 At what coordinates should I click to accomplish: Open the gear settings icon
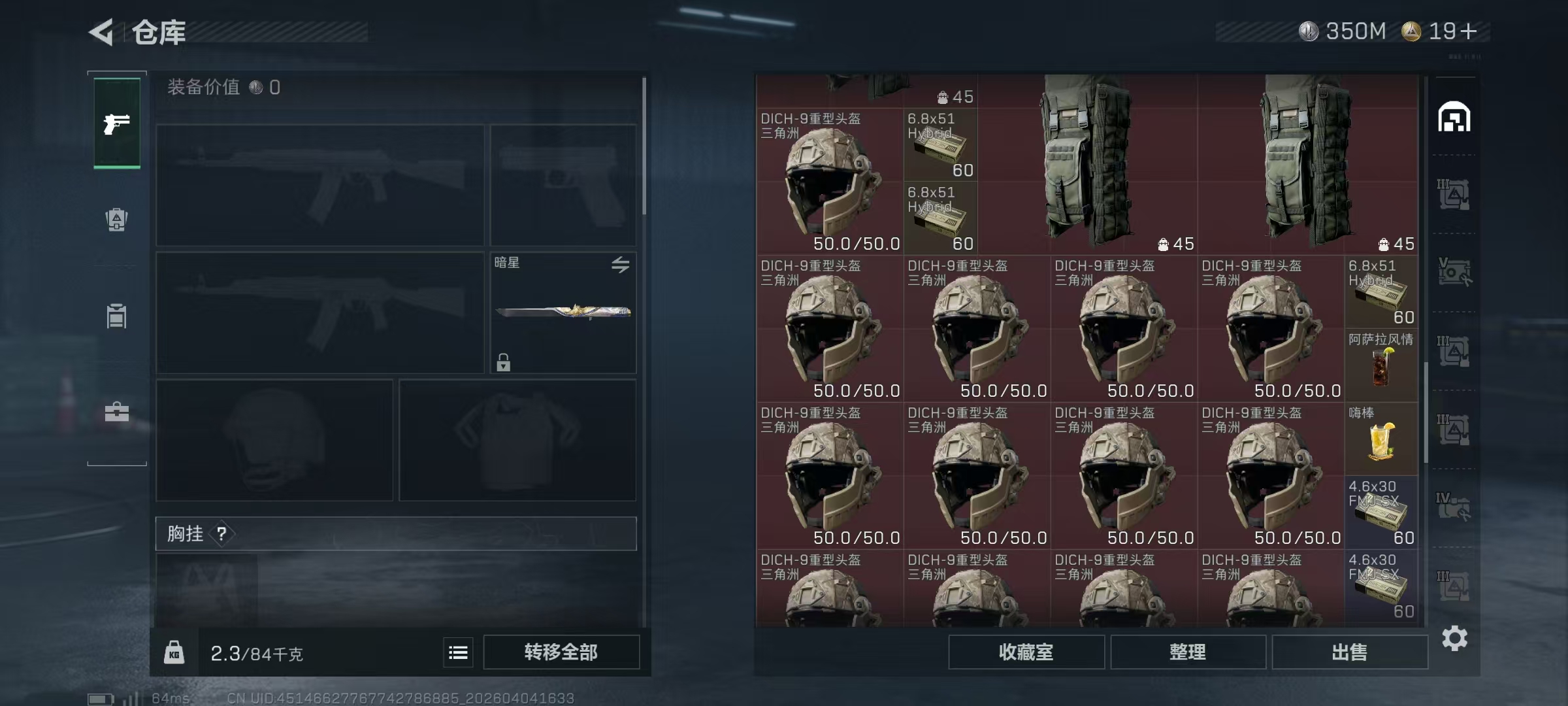pyautogui.click(x=1454, y=638)
